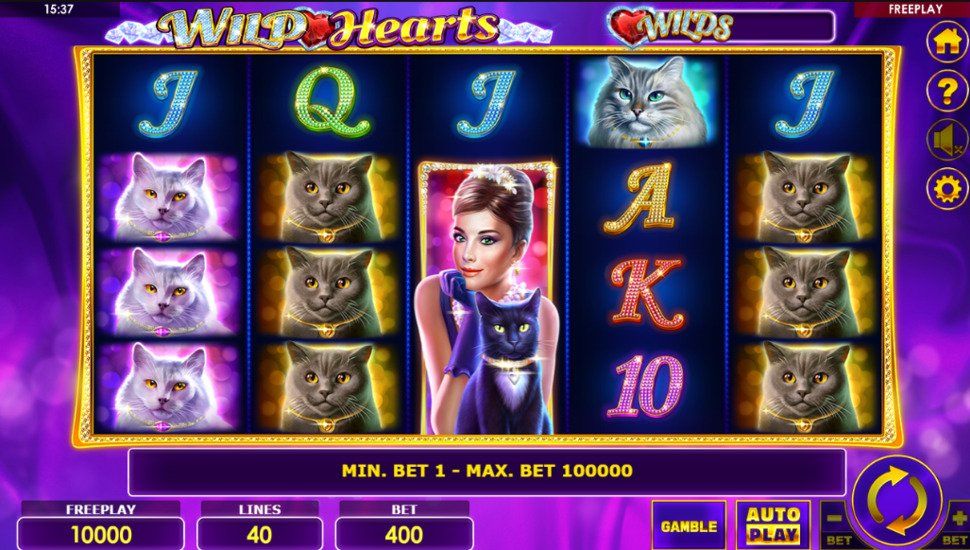The width and height of the screenshot is (970, 550).
Task: Toggle the sound speaker icon
Action: click(x=946, y=140)
